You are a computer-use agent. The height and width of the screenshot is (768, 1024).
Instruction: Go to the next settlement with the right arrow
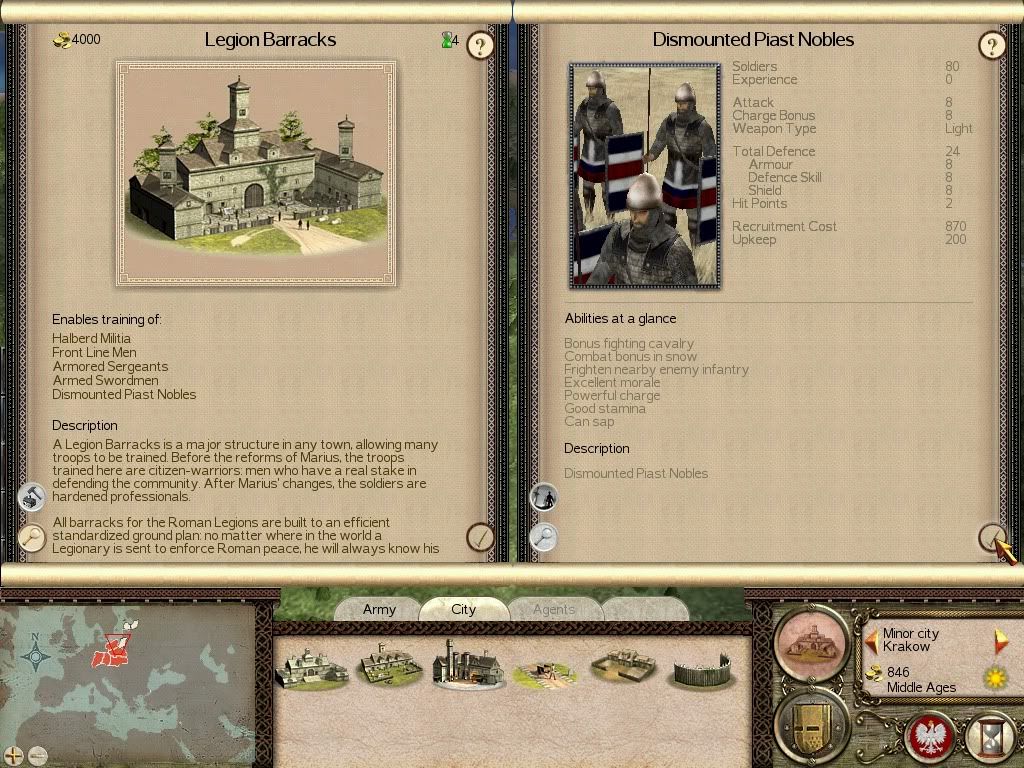[x=1000, y=640]
